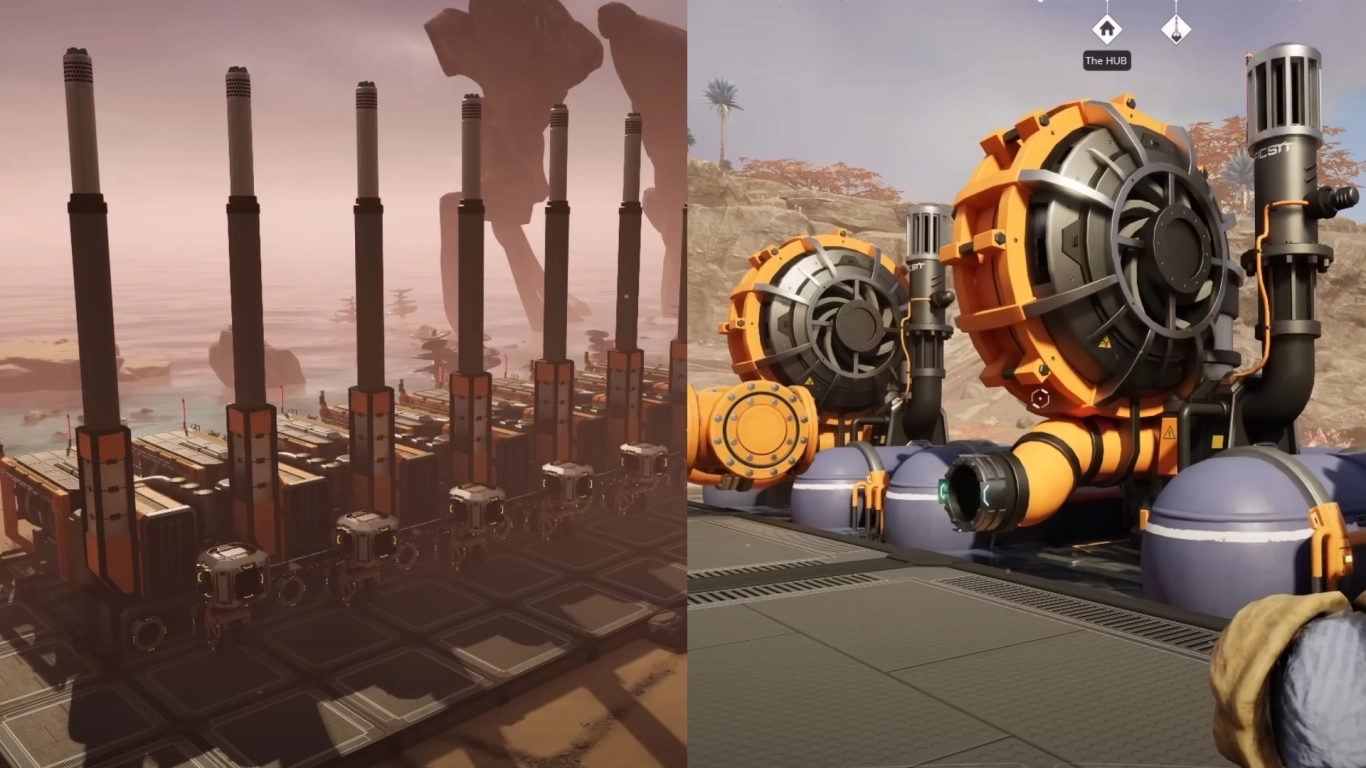Click the Space Elevator diamond compass icon

[1176, 30]
